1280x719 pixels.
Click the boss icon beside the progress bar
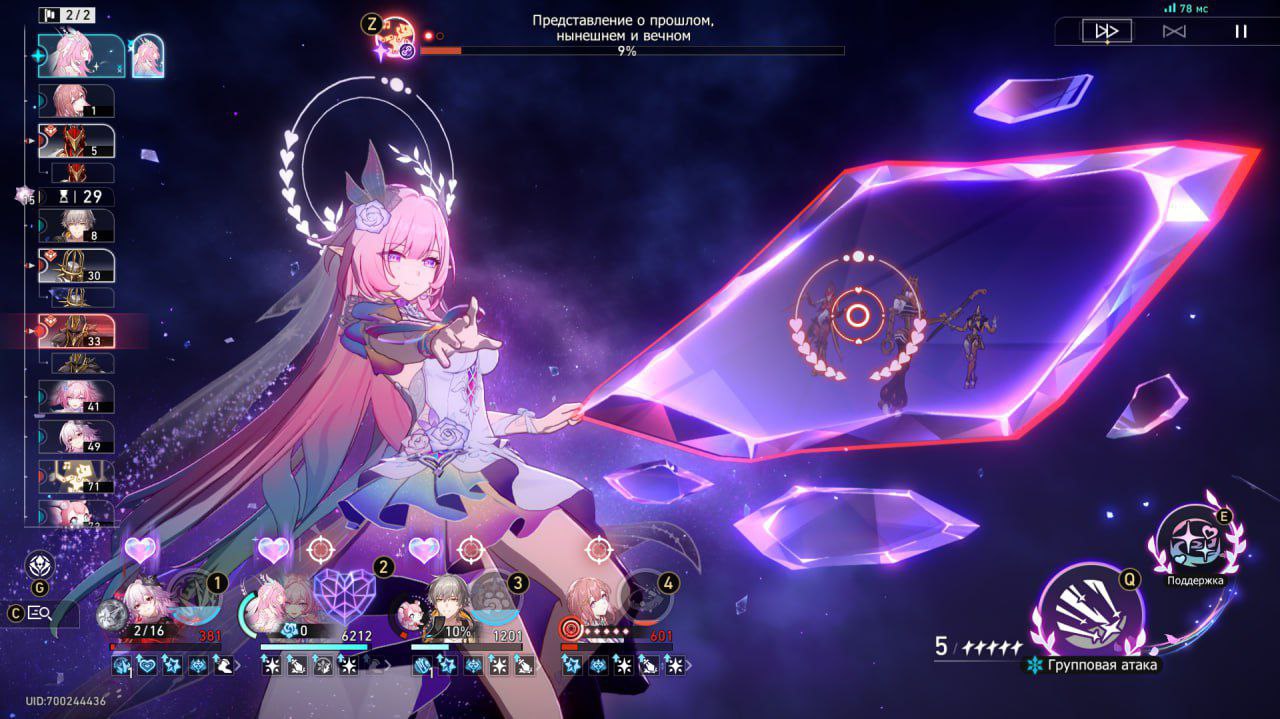[x=397, y=37]
